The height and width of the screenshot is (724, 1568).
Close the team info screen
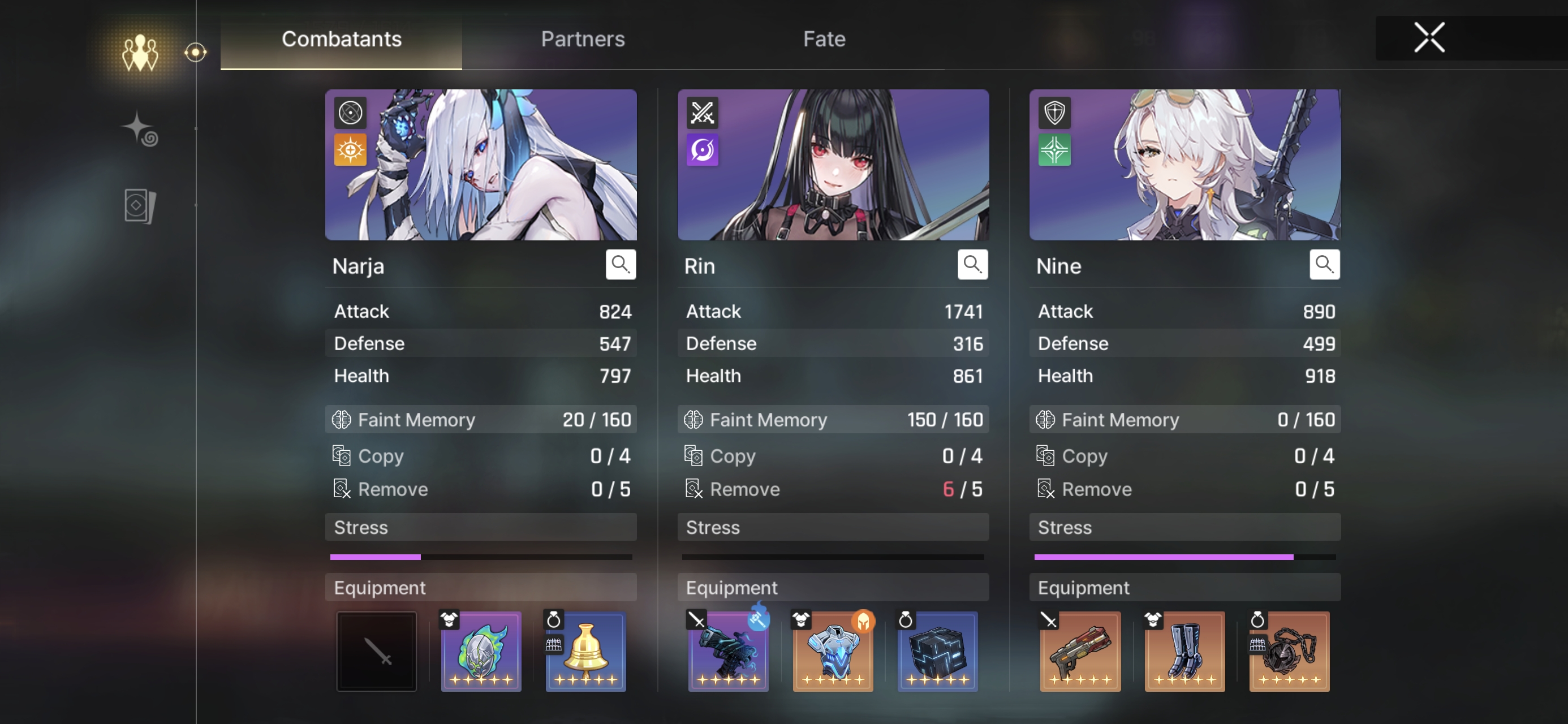point(1429,38)
